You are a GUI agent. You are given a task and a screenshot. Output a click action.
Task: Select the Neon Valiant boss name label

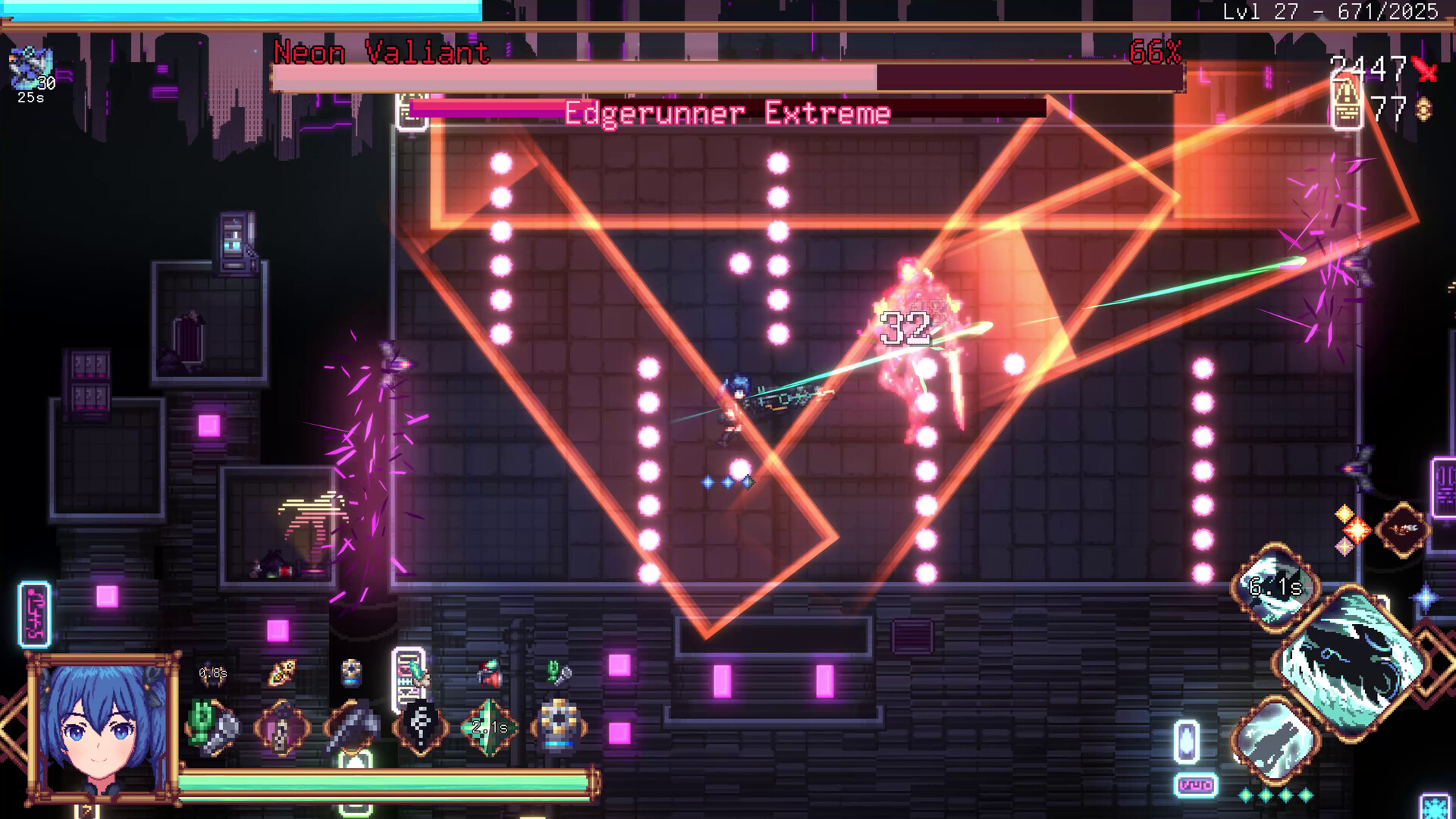click(x=381, y=53)
